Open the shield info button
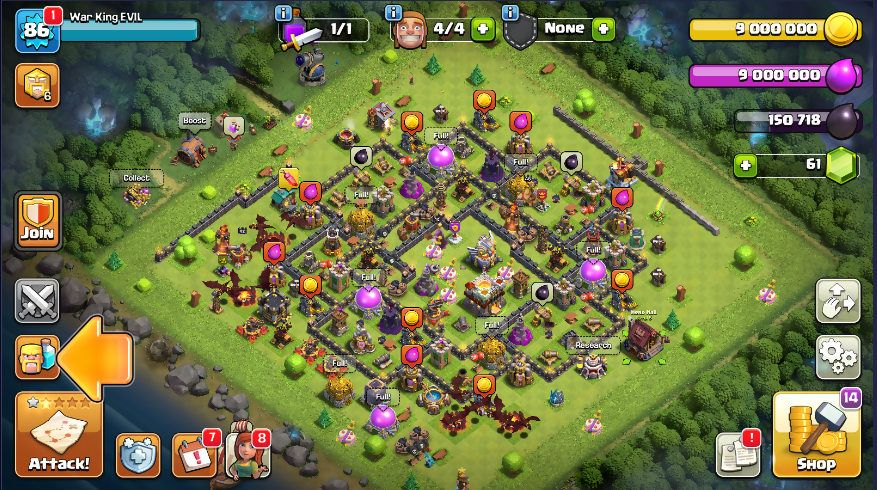877x490 pixels. [x=511, y=12]
